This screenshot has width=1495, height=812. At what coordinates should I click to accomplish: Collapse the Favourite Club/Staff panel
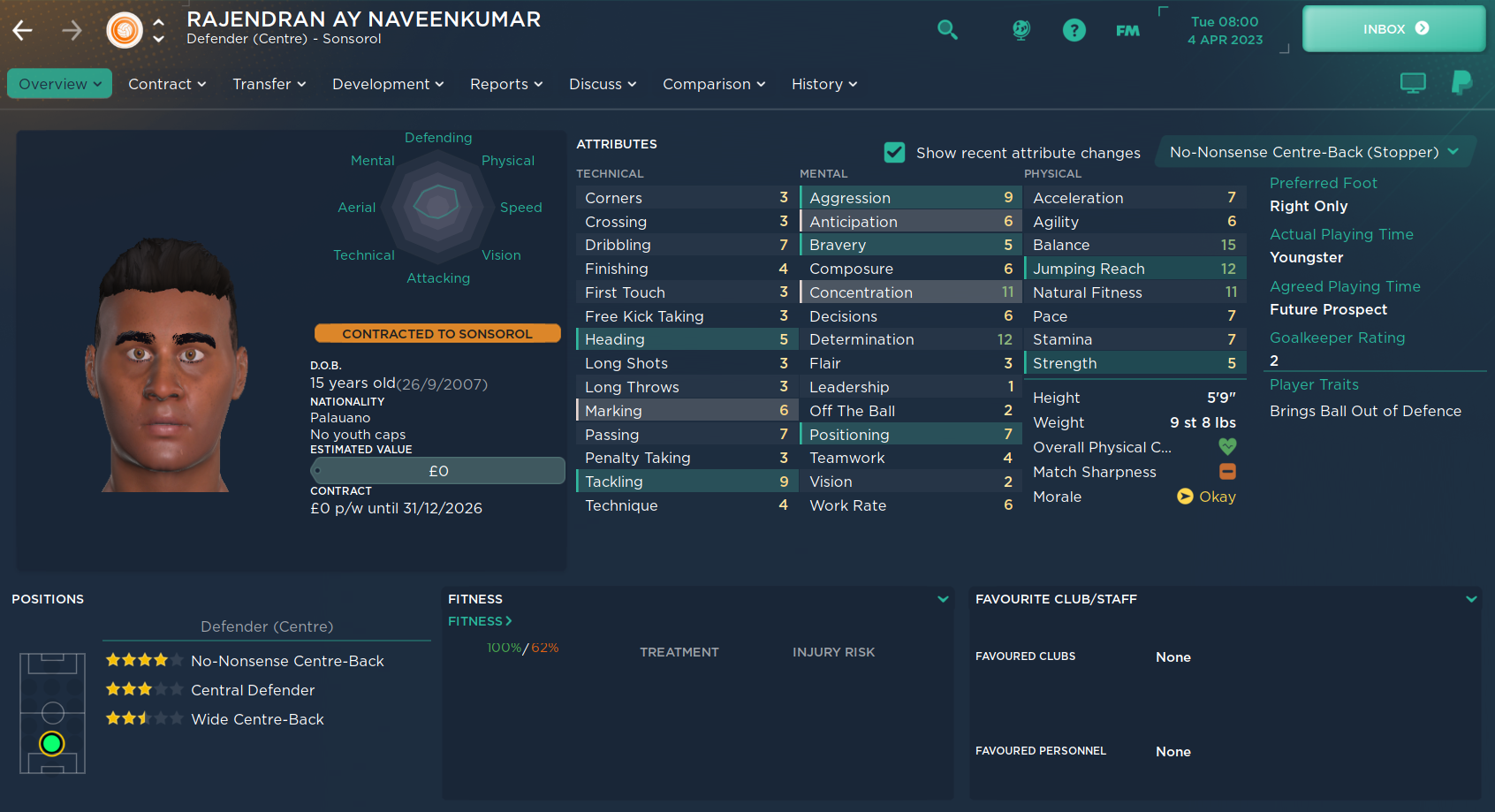click(1472, 598)
